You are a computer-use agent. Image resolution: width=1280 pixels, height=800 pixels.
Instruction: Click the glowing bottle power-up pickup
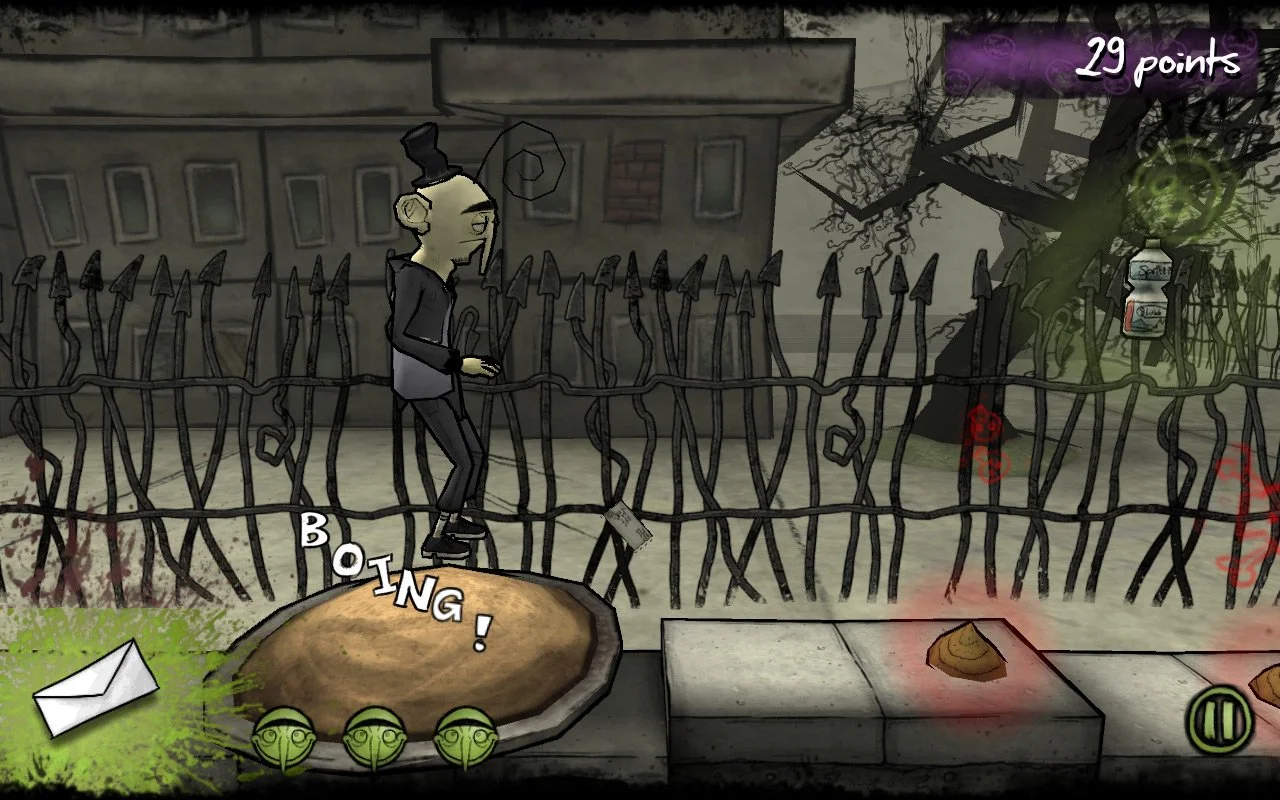pos(1146,295)
